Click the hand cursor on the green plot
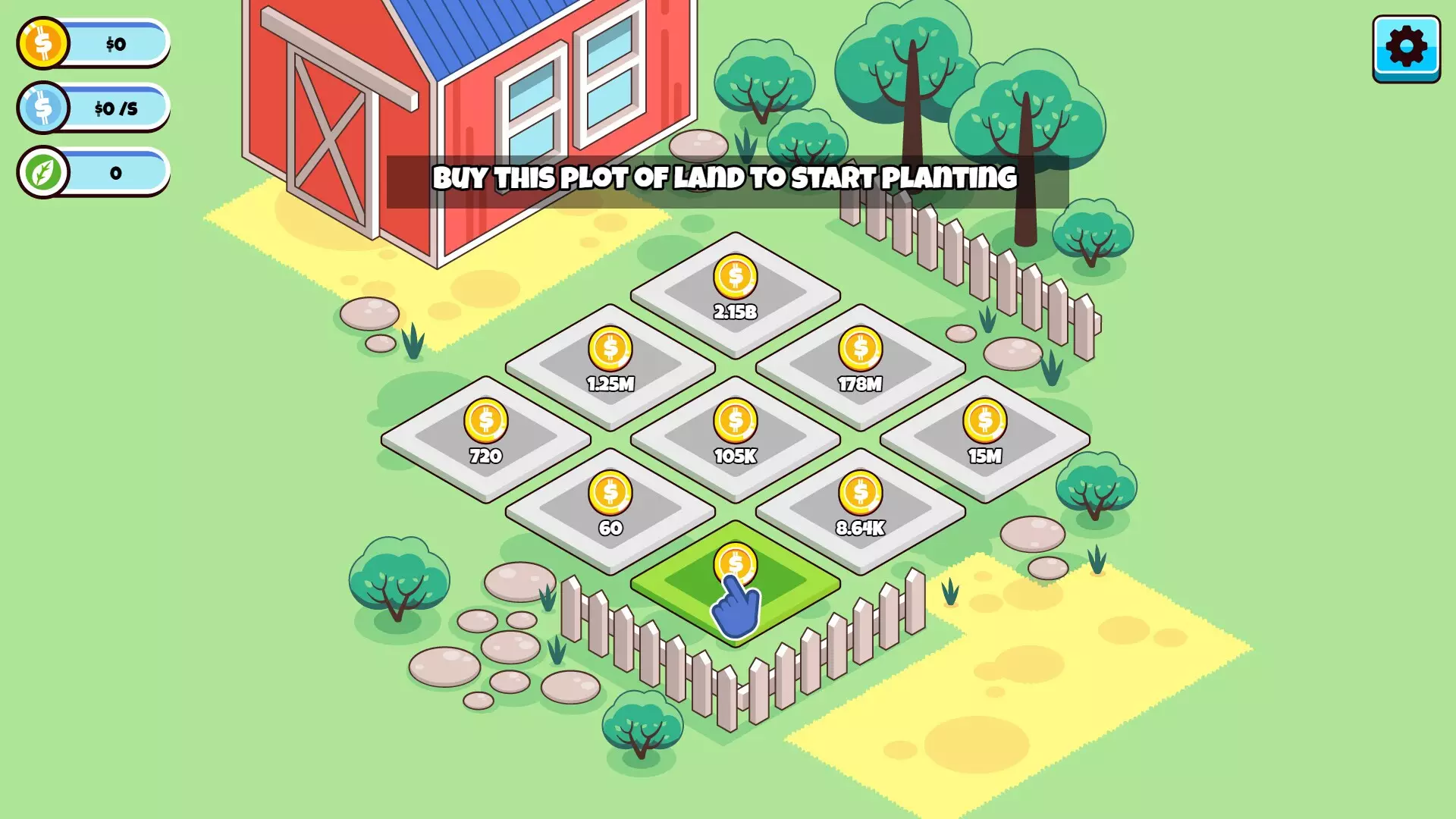Screen dimensions: 1456x819 (x=736, y=607)
